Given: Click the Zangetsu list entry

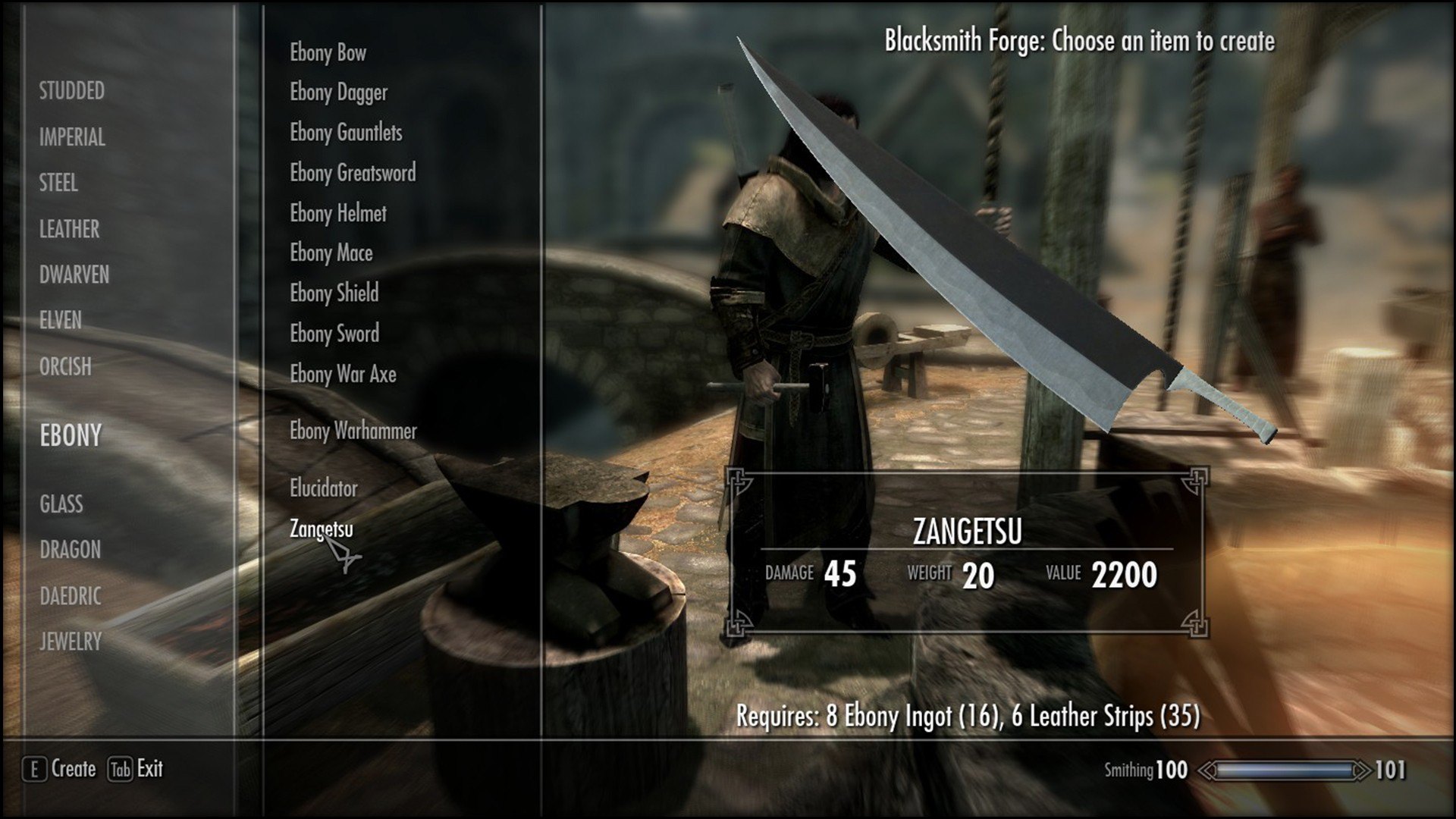Looking at the screenshot, I should pos(321,529).
